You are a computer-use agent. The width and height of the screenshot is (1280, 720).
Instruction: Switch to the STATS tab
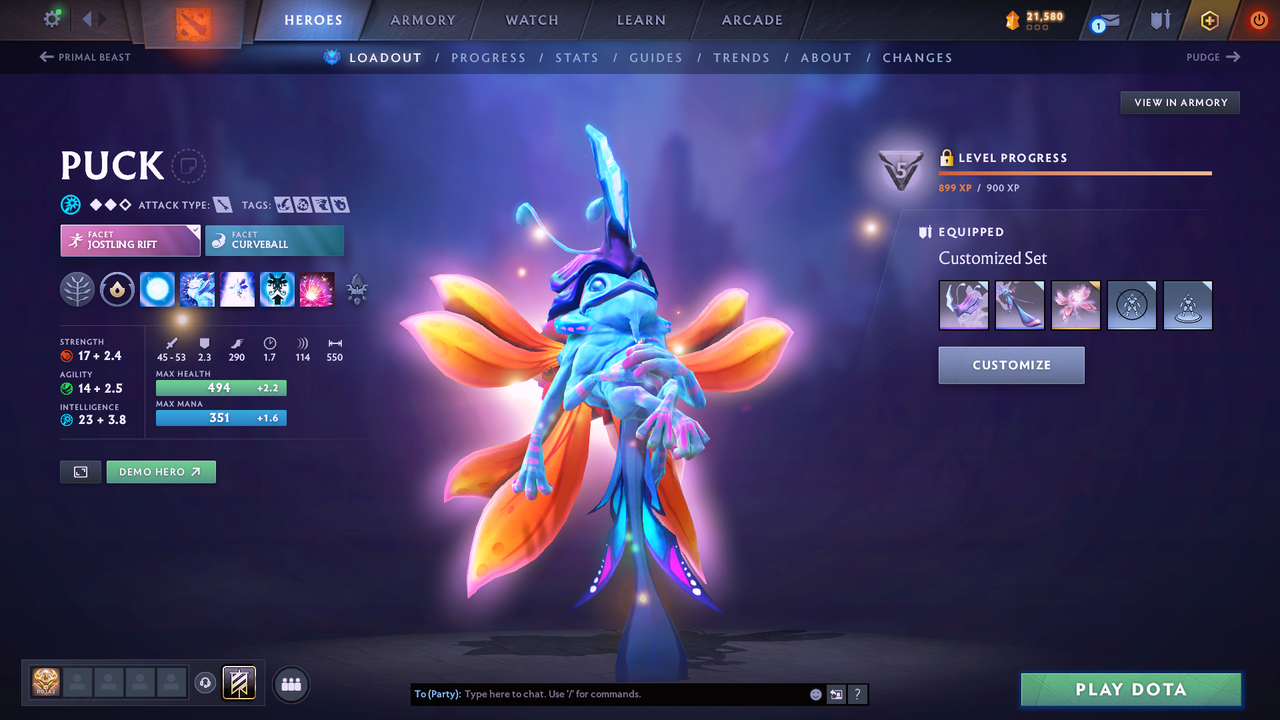(577, 57)
